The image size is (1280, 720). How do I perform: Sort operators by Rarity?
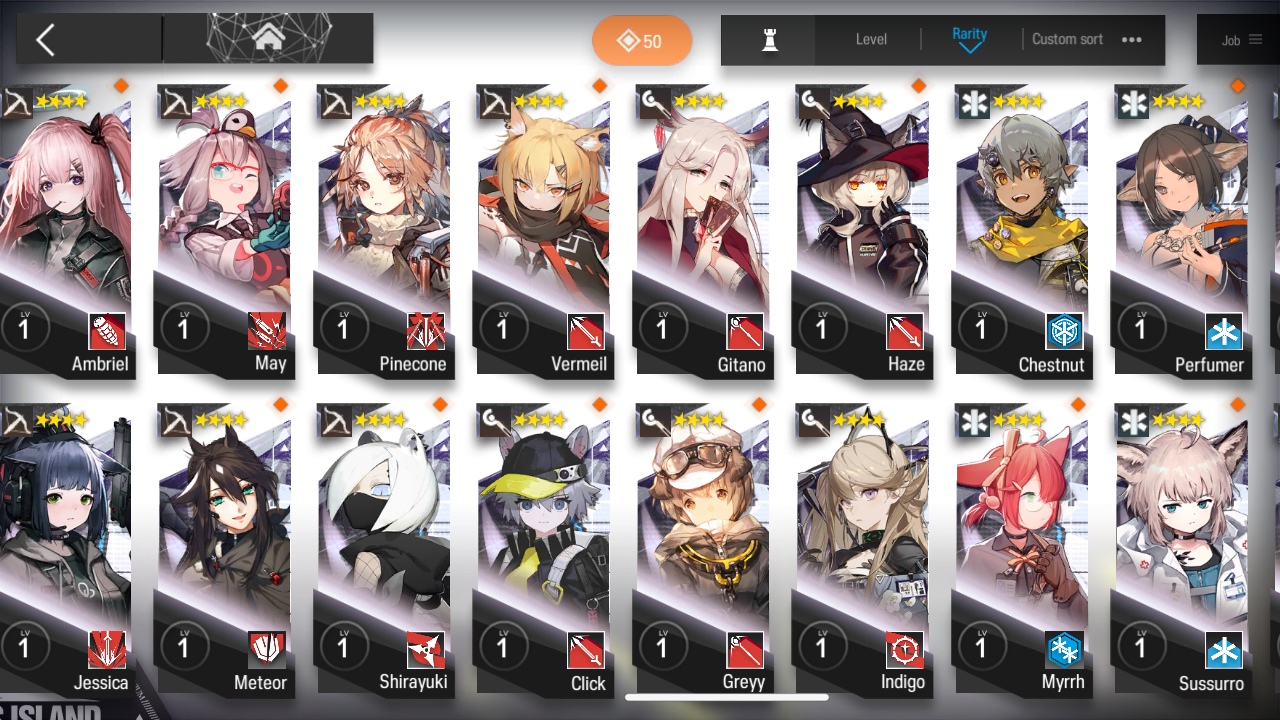tap(969, 40)
